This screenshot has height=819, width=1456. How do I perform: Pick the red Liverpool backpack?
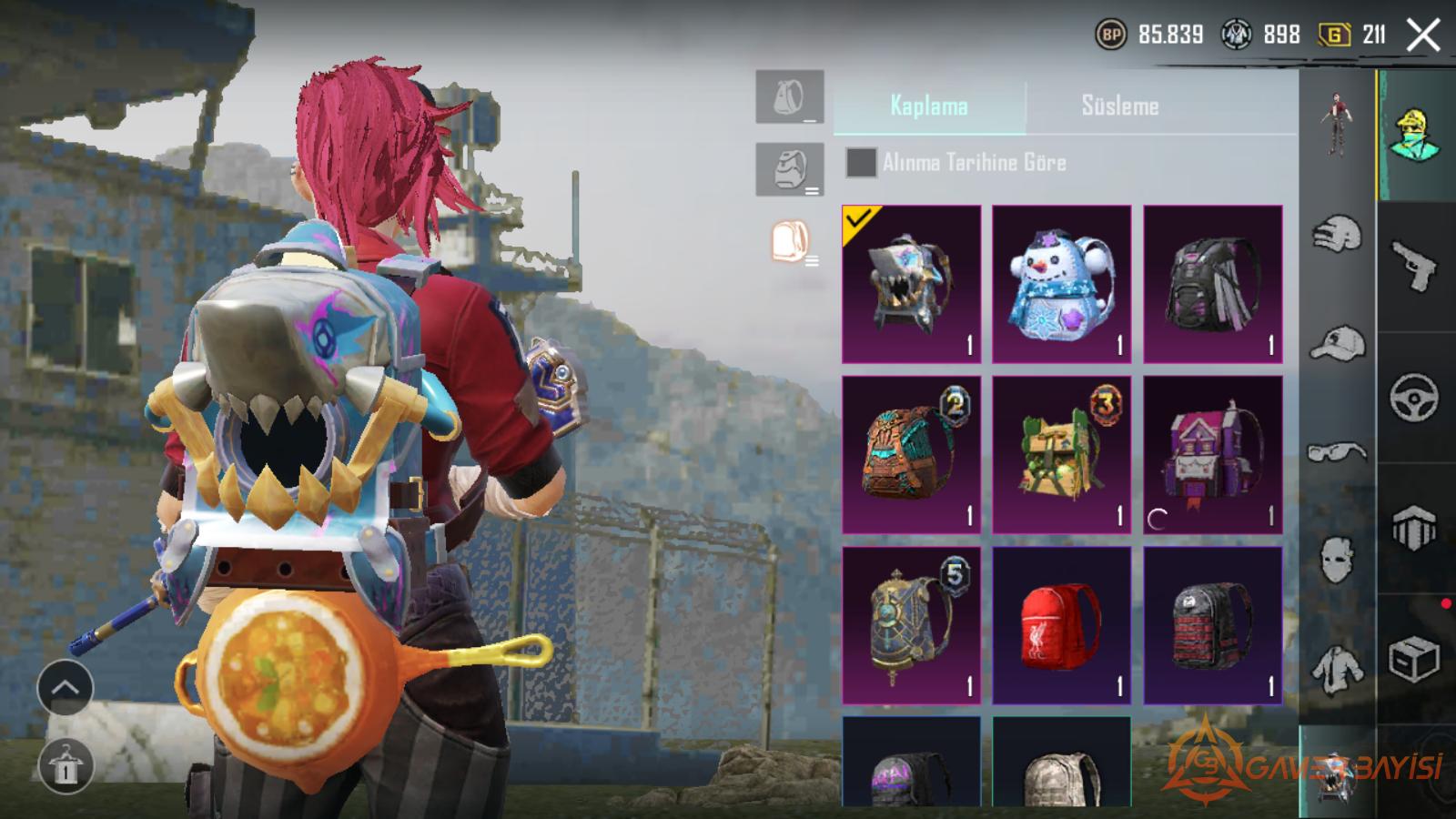coord(1061,625)
